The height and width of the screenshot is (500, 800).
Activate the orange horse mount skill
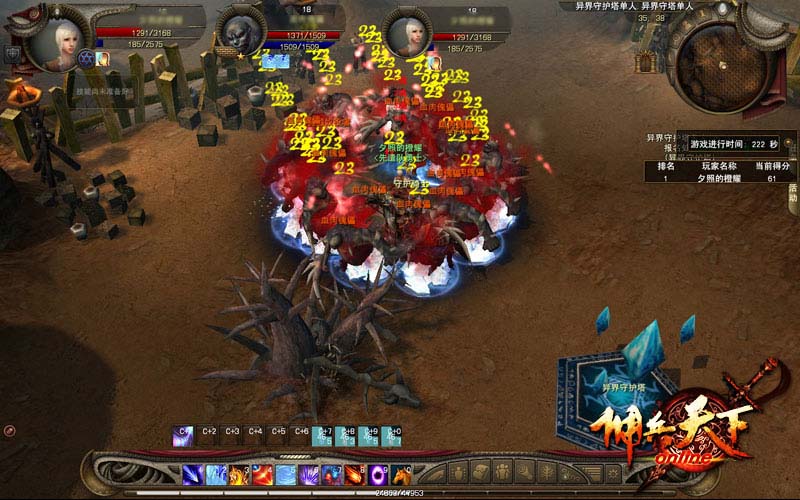(403, 474)
